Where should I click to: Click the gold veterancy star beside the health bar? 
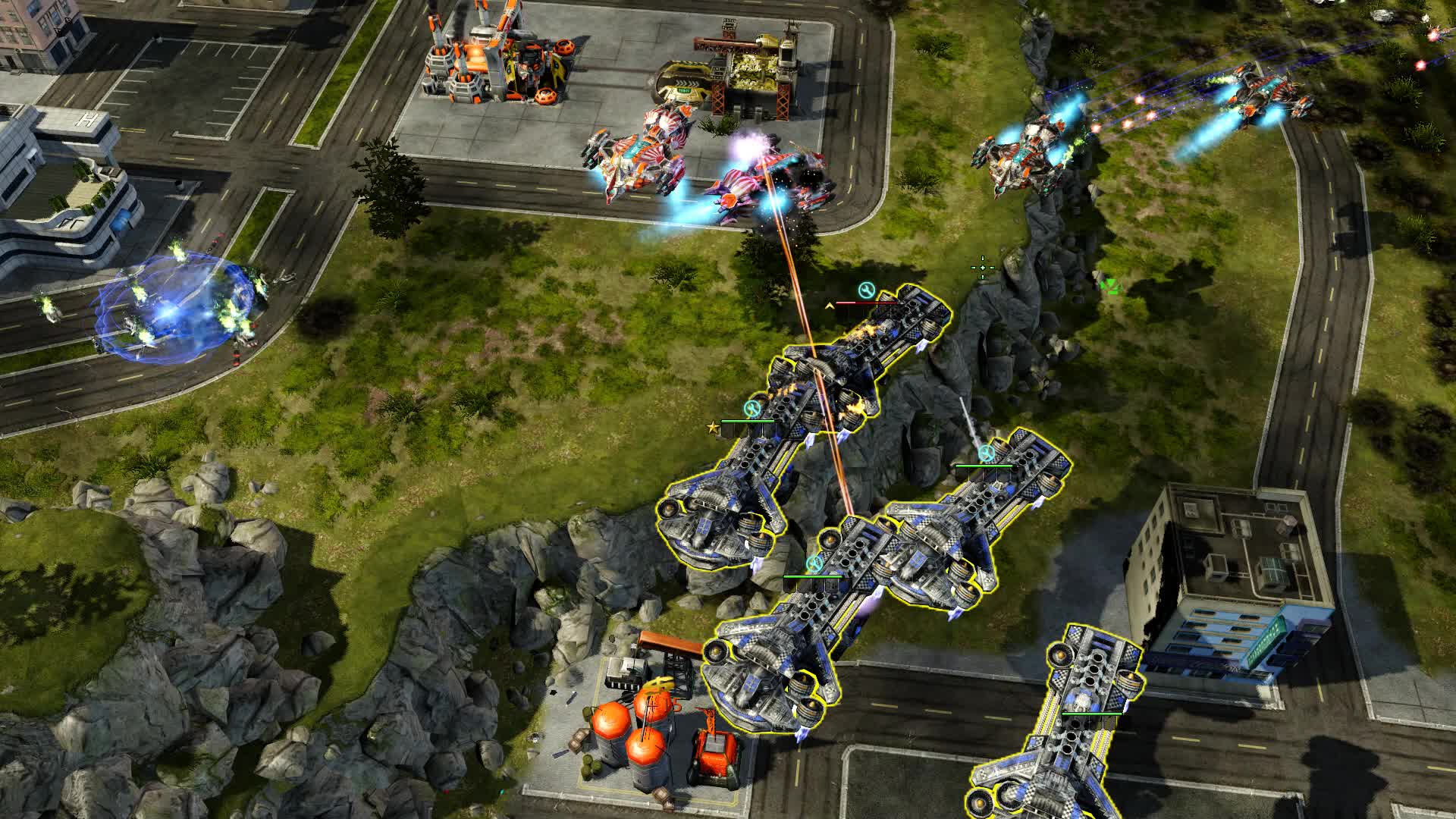tap(712, 428)
